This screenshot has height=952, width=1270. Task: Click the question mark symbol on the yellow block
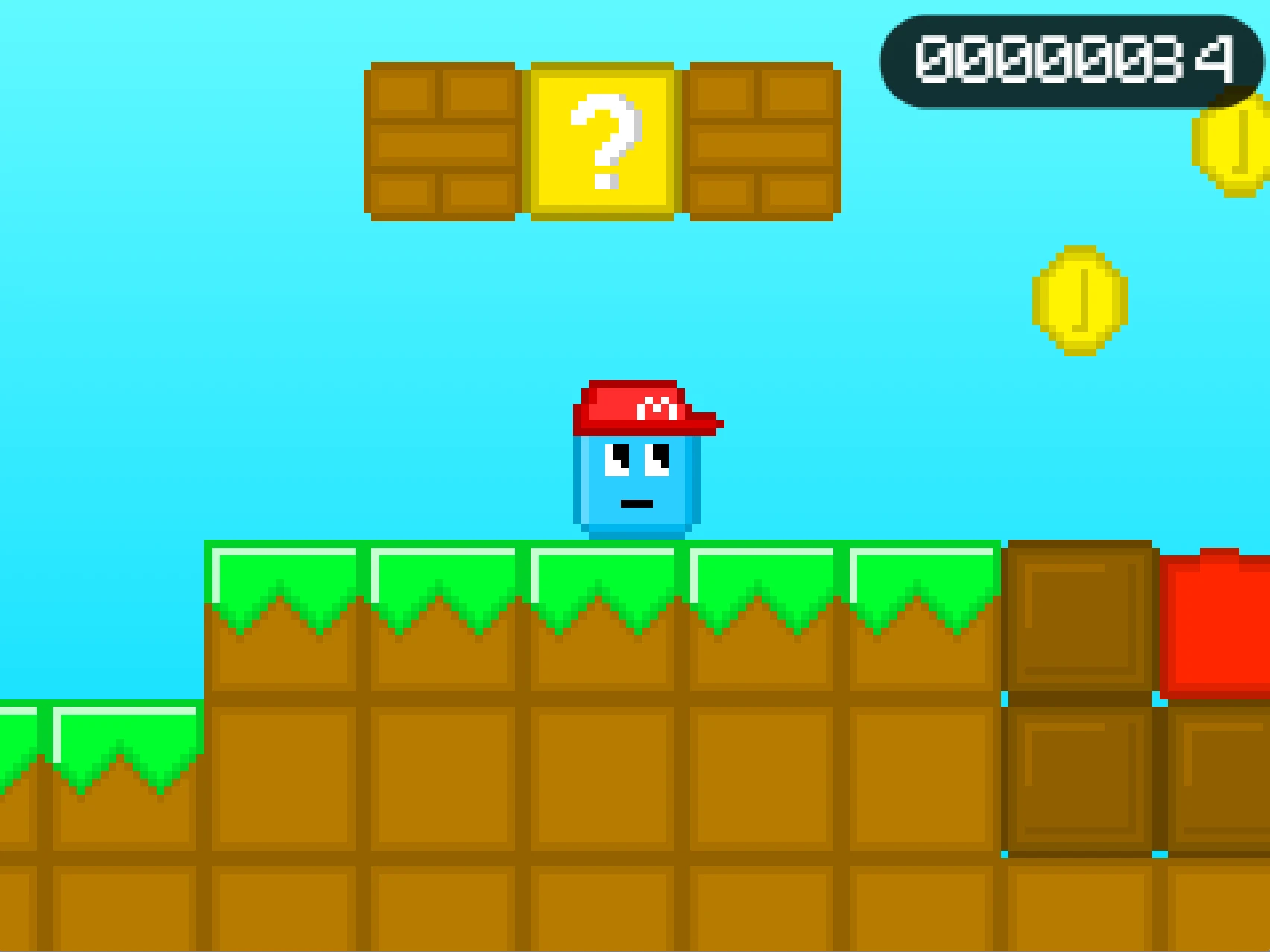[x=605, y=142]
